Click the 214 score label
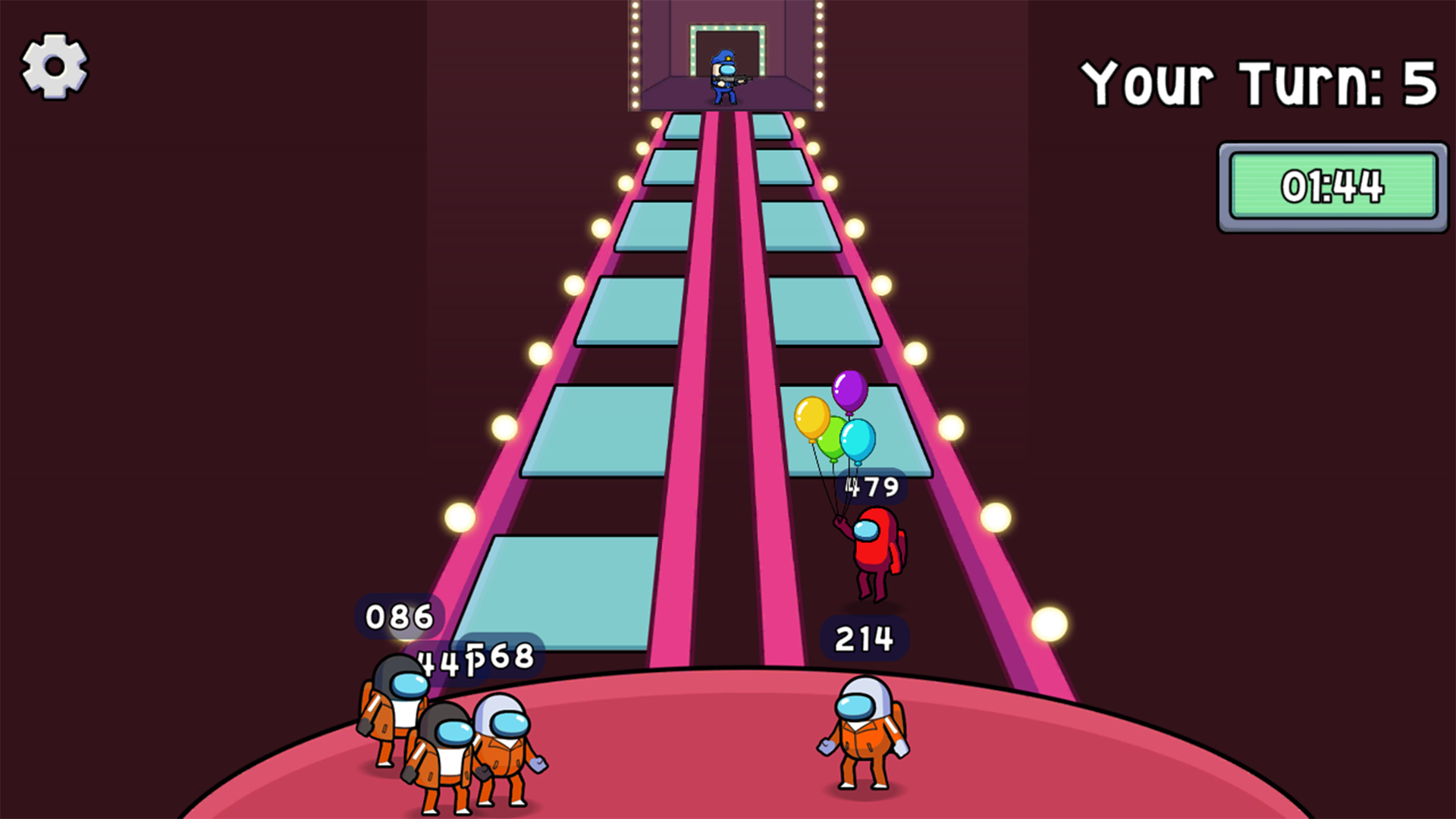 point(864,639)
